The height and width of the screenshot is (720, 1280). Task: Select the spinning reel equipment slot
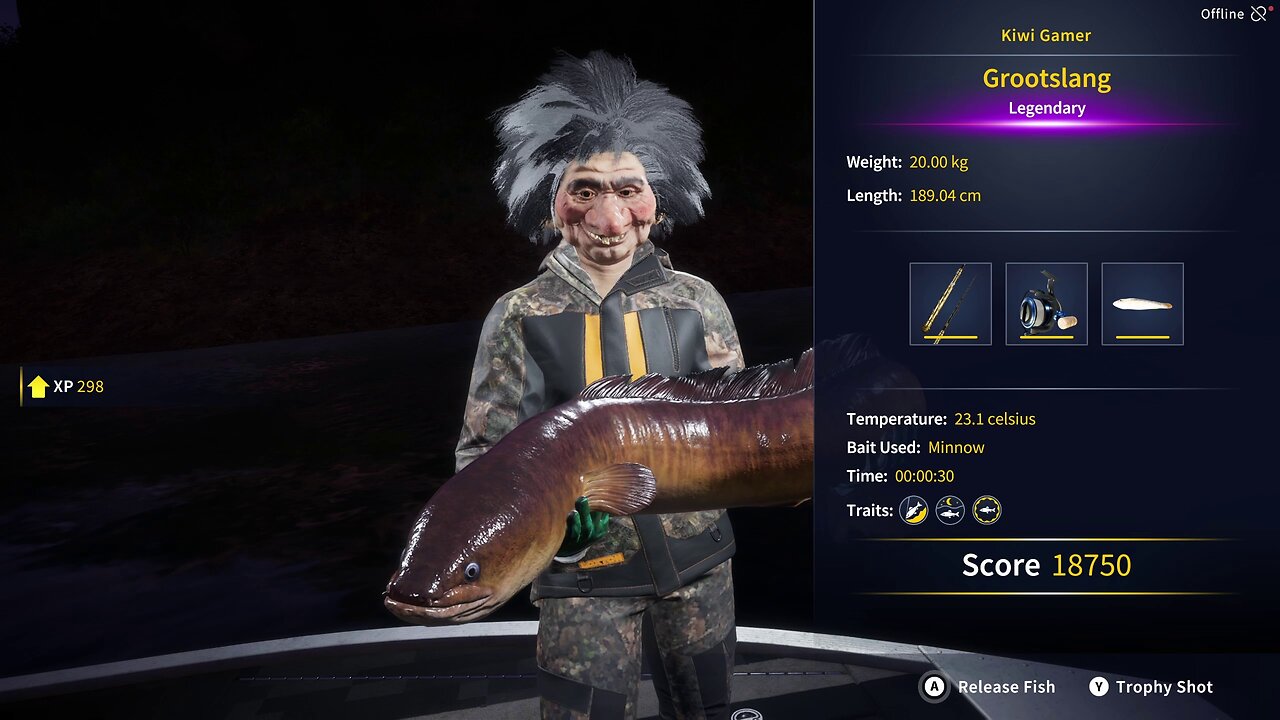[1046, 304]
